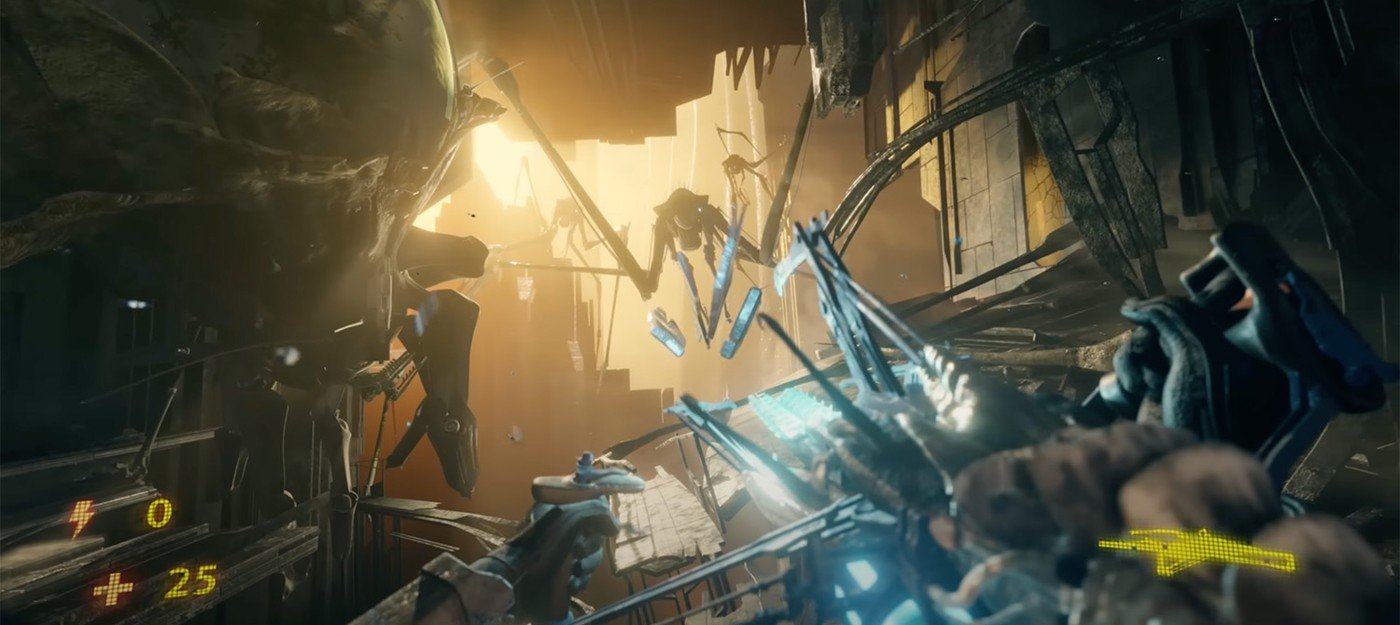The image size is (1400, 625).
Task: Select the red lightning bolt energy icon
Action: tap(81, 516)
